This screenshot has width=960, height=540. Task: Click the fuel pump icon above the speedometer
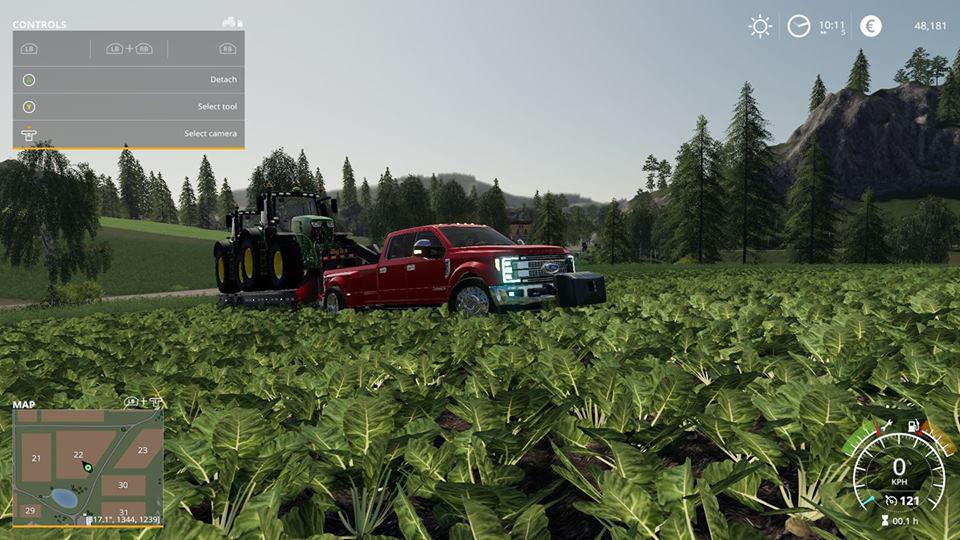(x=912, y=426)
